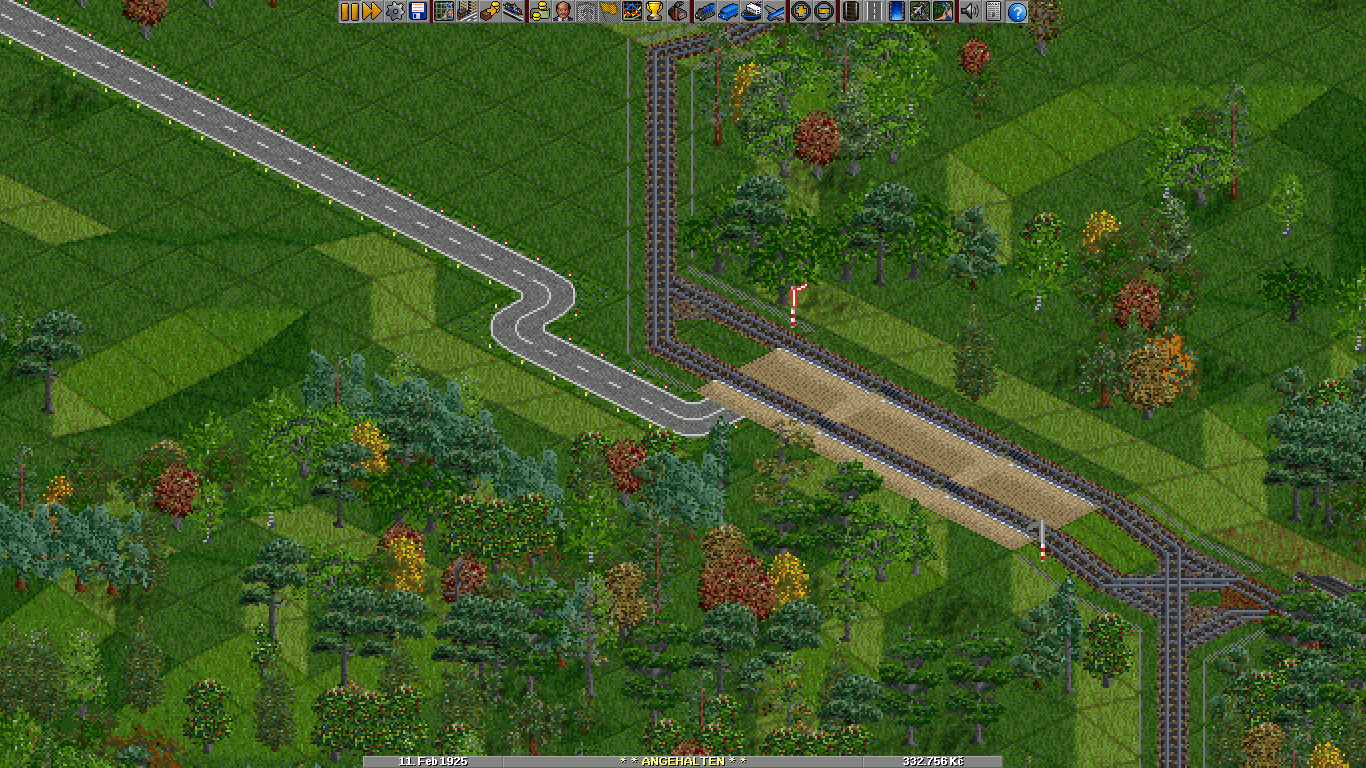Viewport: 1366px width, 768px height.
Task: Click the zoom in button
Action: (x=800, y=12)
